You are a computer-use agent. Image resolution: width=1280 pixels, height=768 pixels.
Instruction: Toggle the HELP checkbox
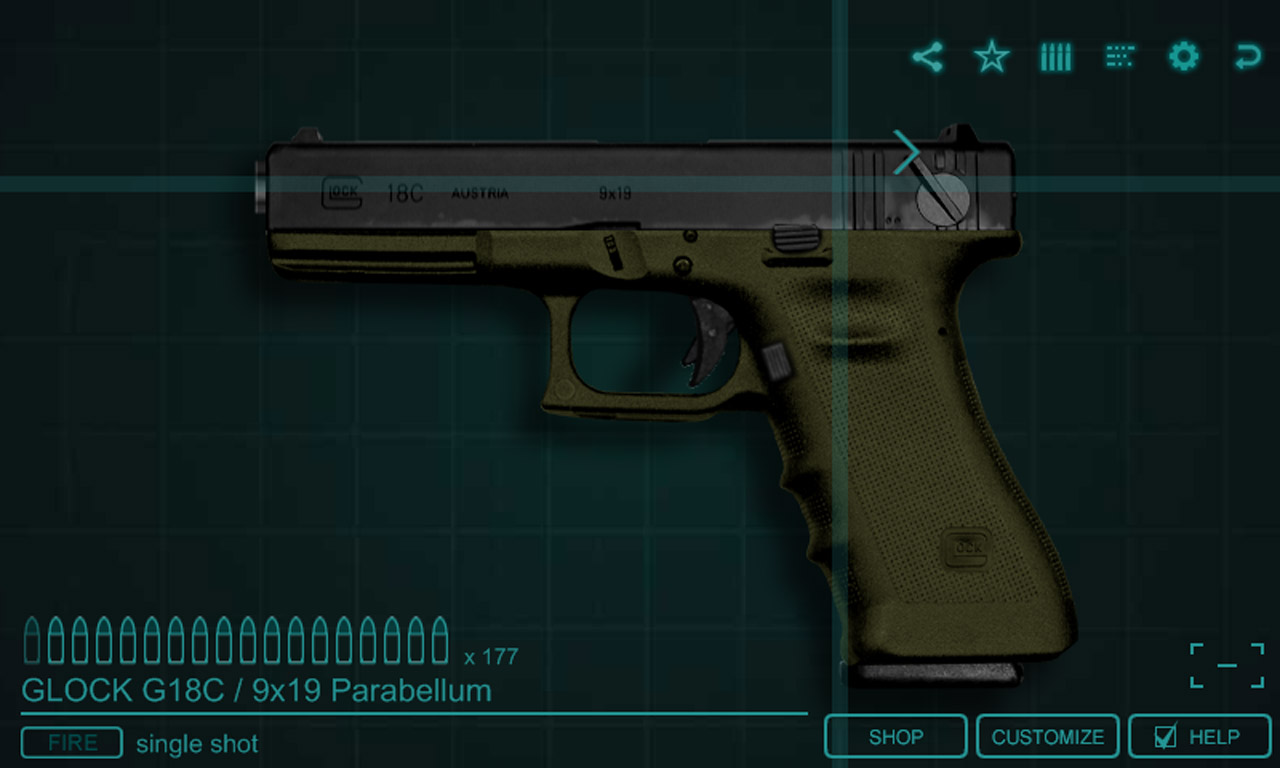coord(1165,737)
